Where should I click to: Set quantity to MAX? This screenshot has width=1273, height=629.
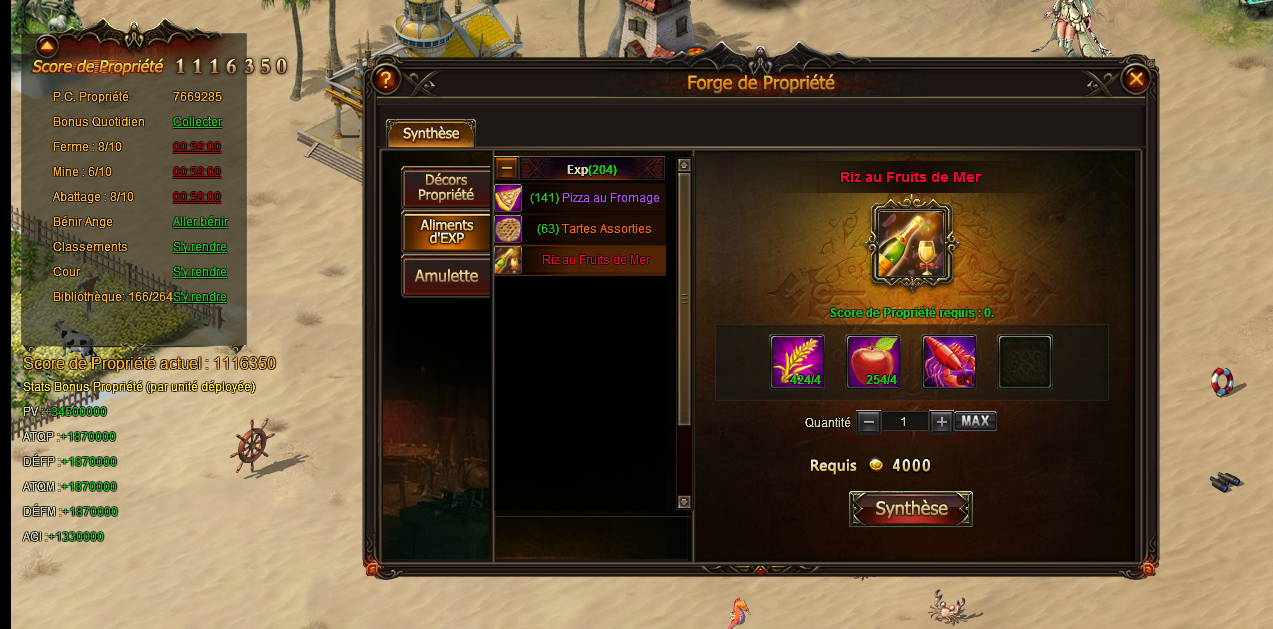[975, 421]
